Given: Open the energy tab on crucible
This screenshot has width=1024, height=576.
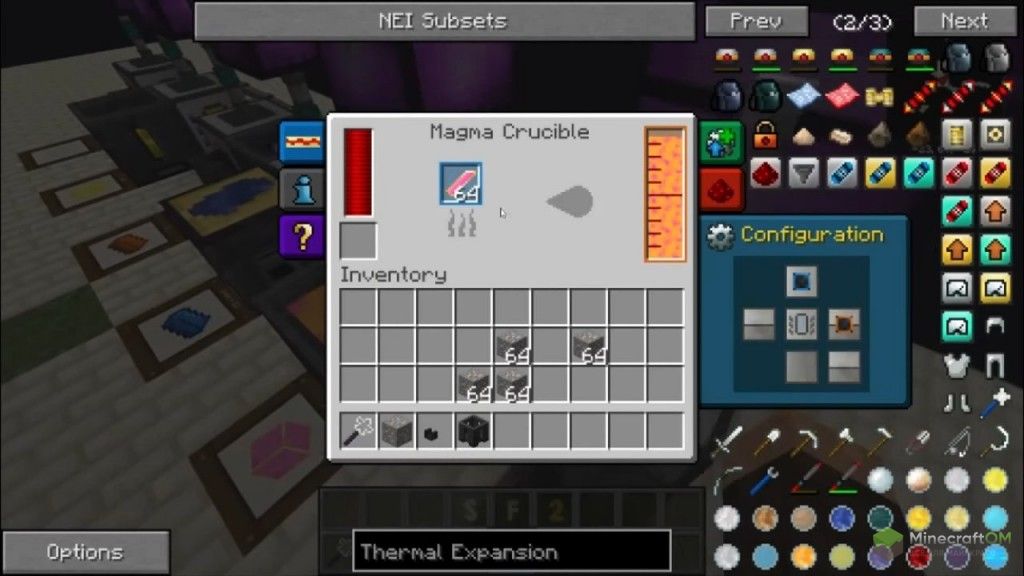Looking at the screenshot, I should (x=301, y=141).
